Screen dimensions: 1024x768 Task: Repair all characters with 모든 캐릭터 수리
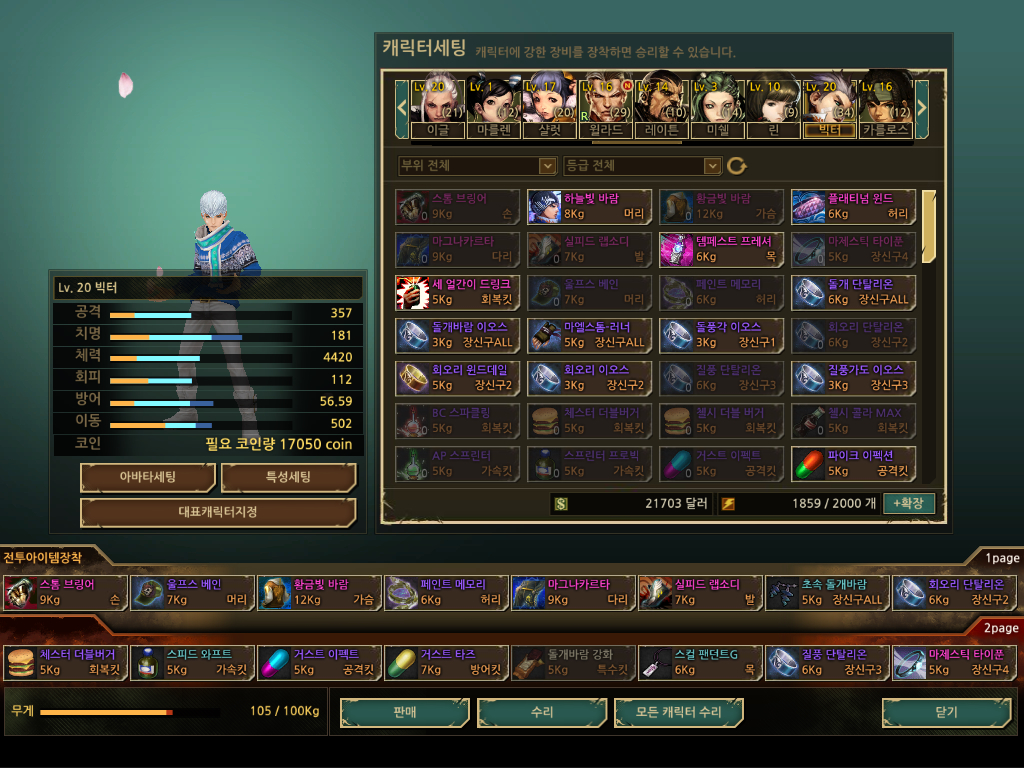click(679, 713)
